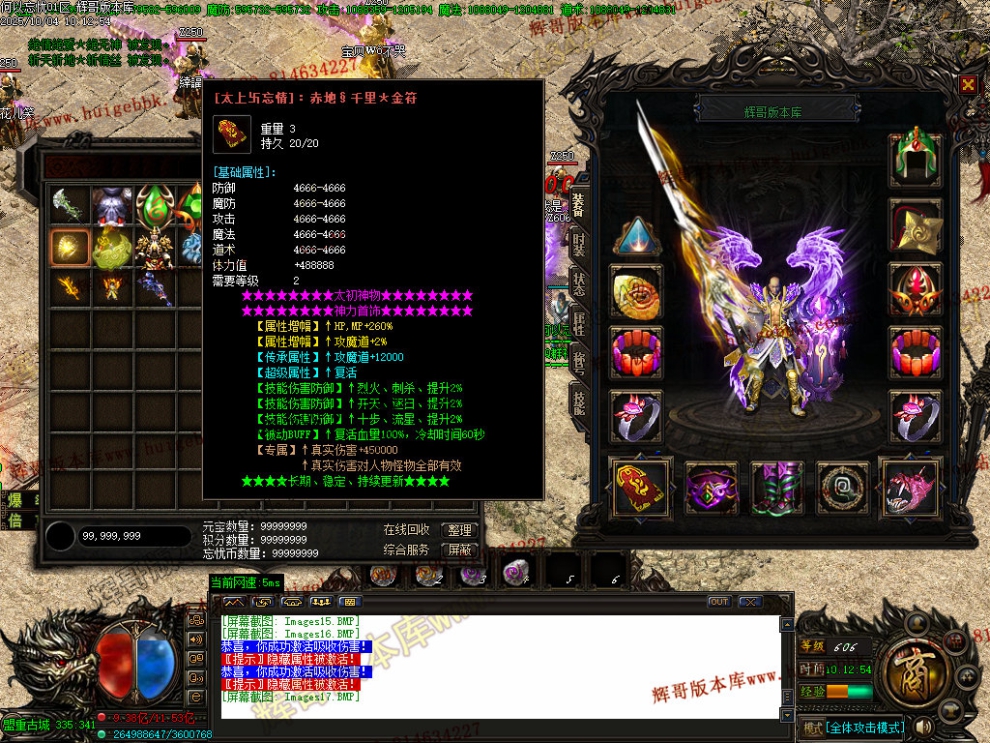Close the character equipment panel
Viewport: 990px width, 743px height.
(x=967, y=86)
